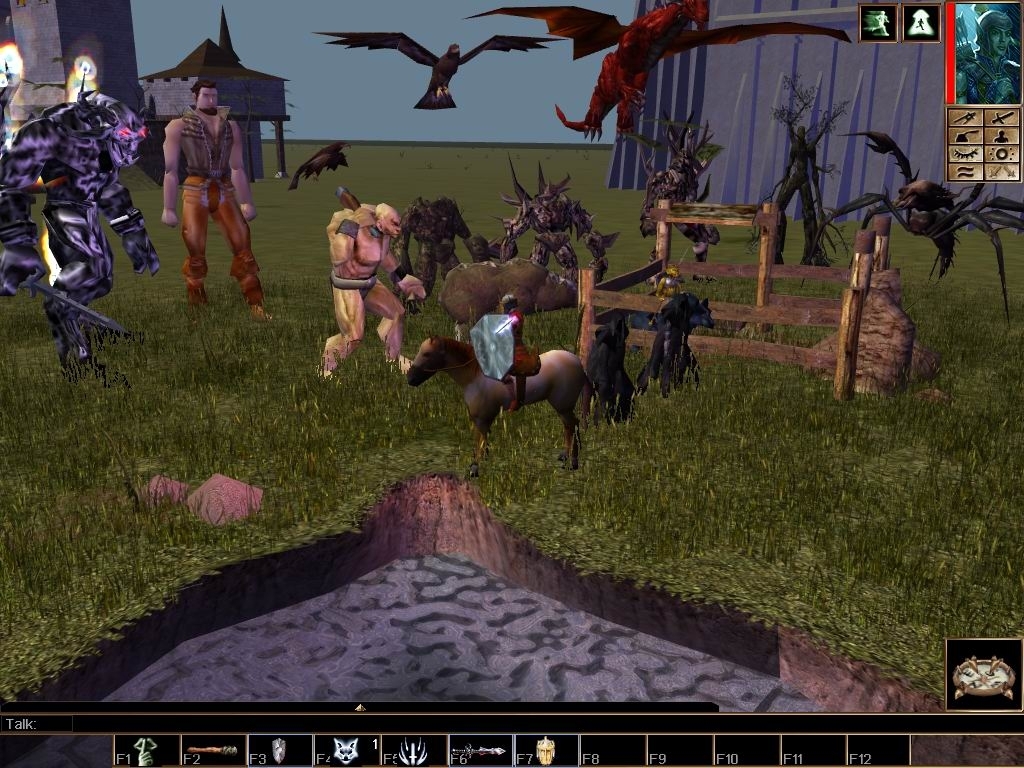Select the arrow-shaped runner effect icon
Viewport: 1024px width, 768px height.
click(921, 23)
